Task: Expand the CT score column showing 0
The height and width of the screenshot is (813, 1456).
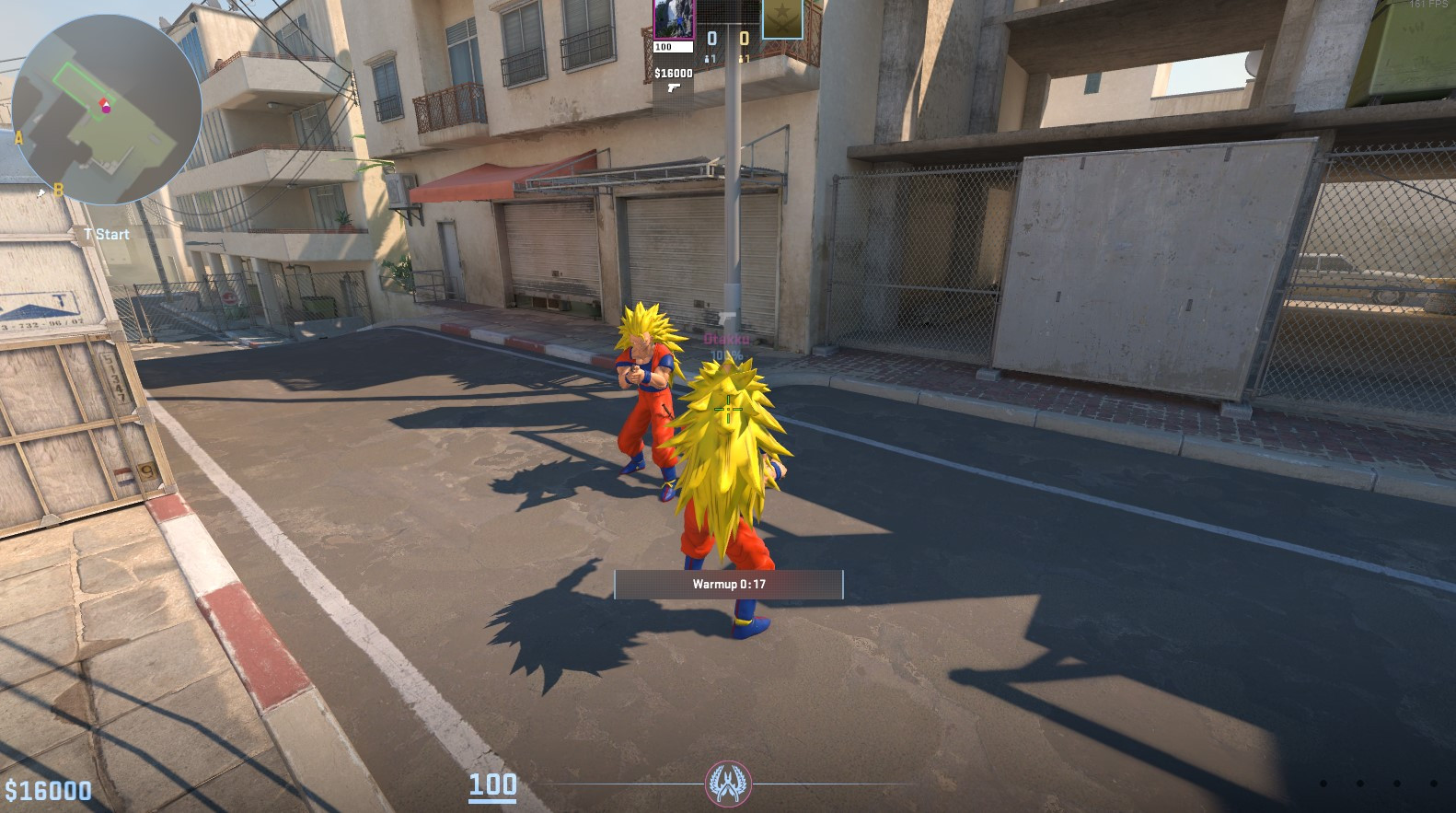Action: click(711, 37)
